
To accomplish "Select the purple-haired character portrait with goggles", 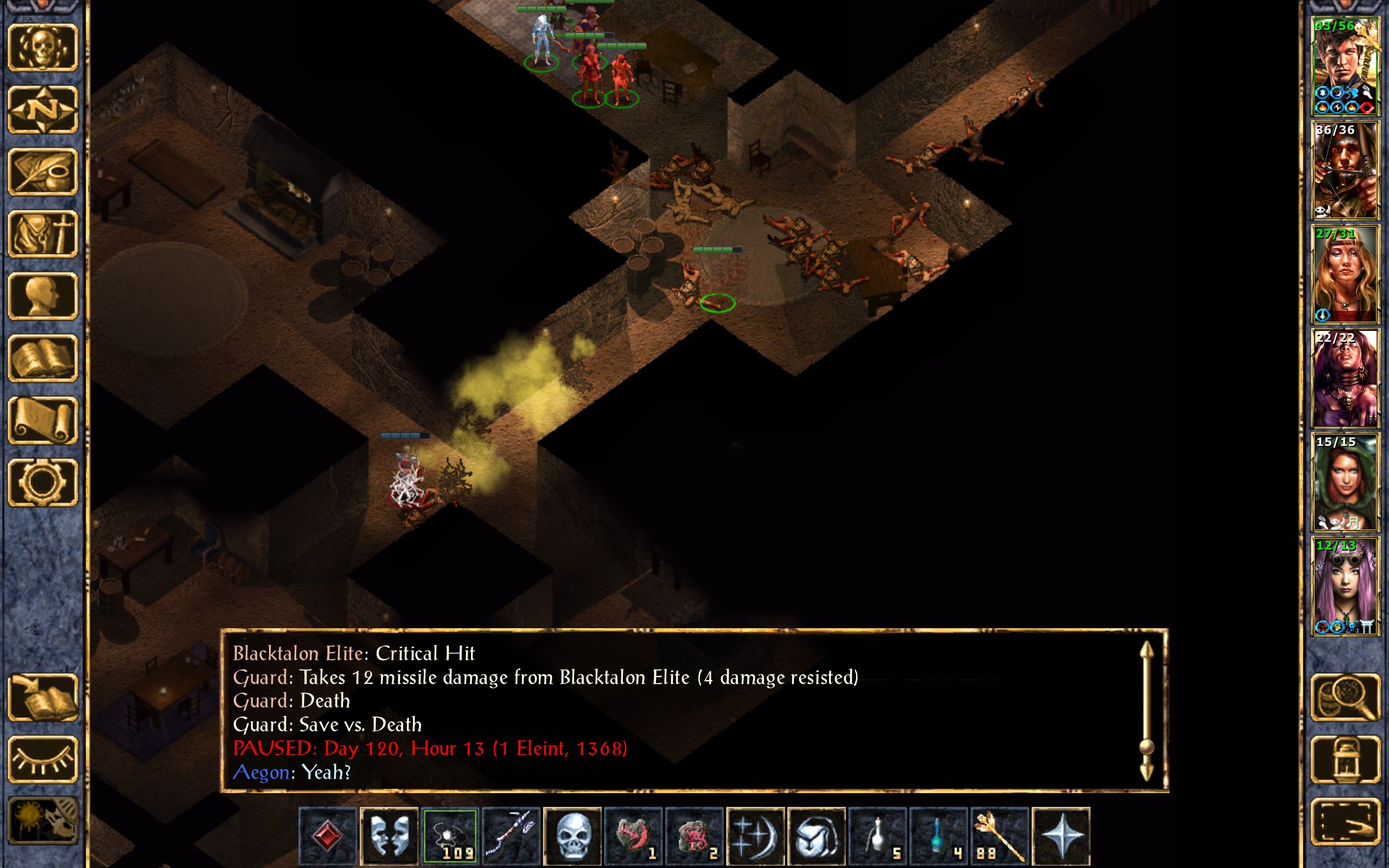I will (x=1345, y=585).
